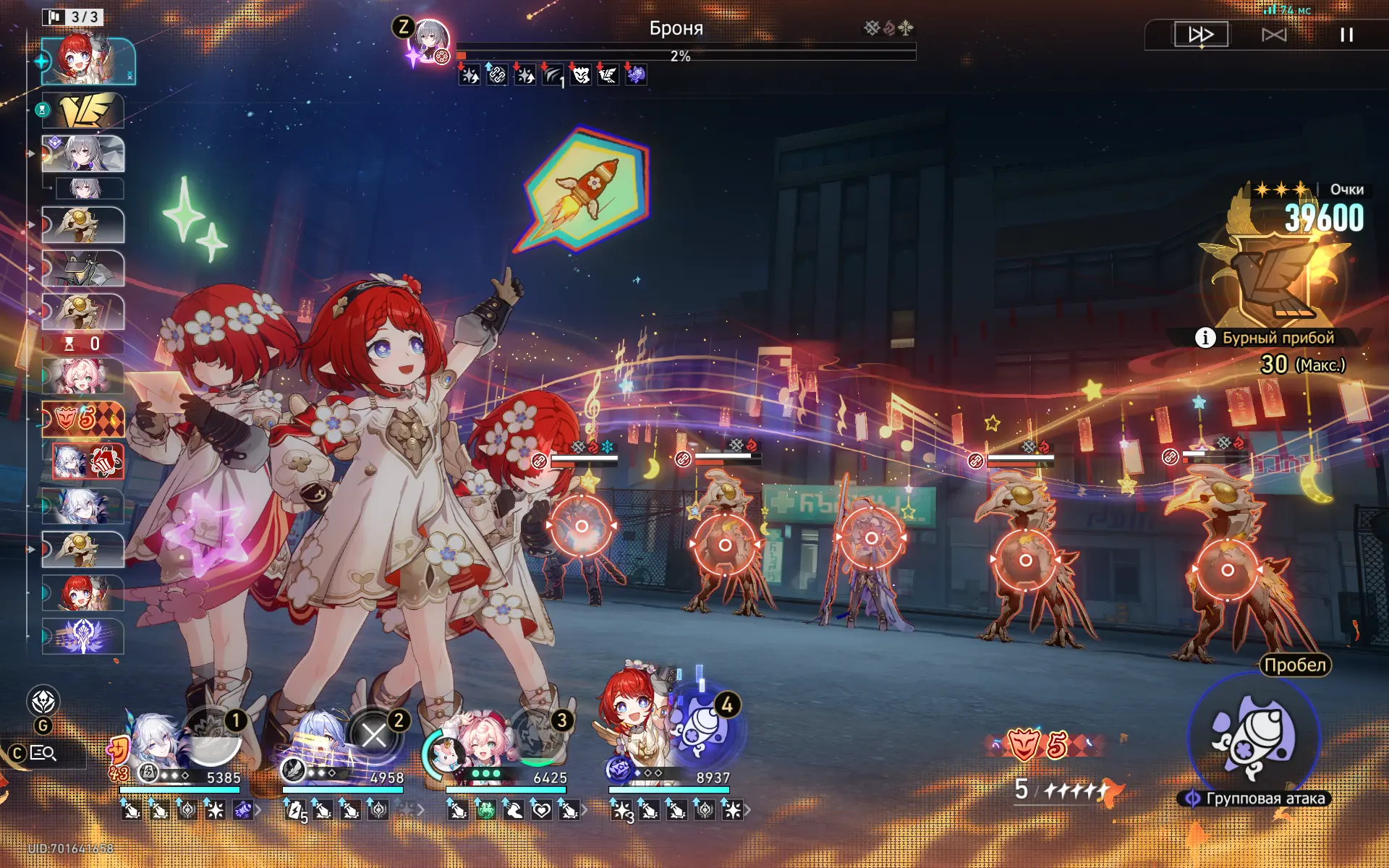Toggle the battle speed-up button
Screen dimensions: 1389x868
tap(1201, 34)
